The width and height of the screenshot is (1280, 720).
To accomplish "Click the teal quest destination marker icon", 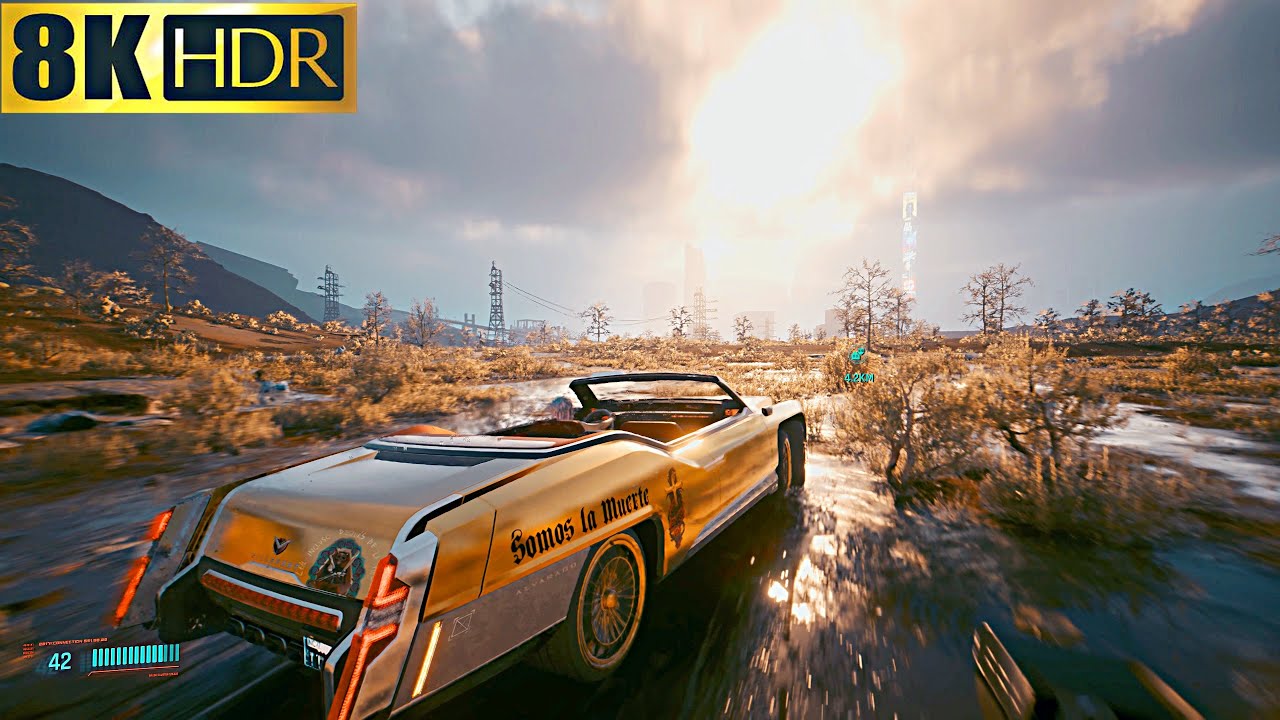I will [x=856, y=355].
